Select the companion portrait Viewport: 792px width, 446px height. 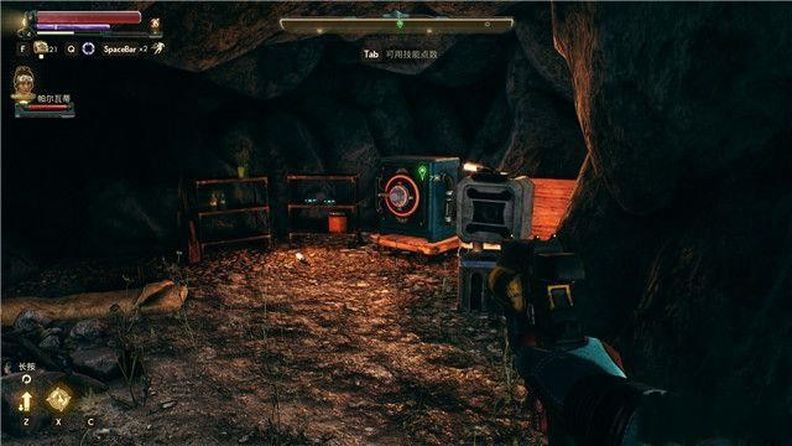click(23, 84)
